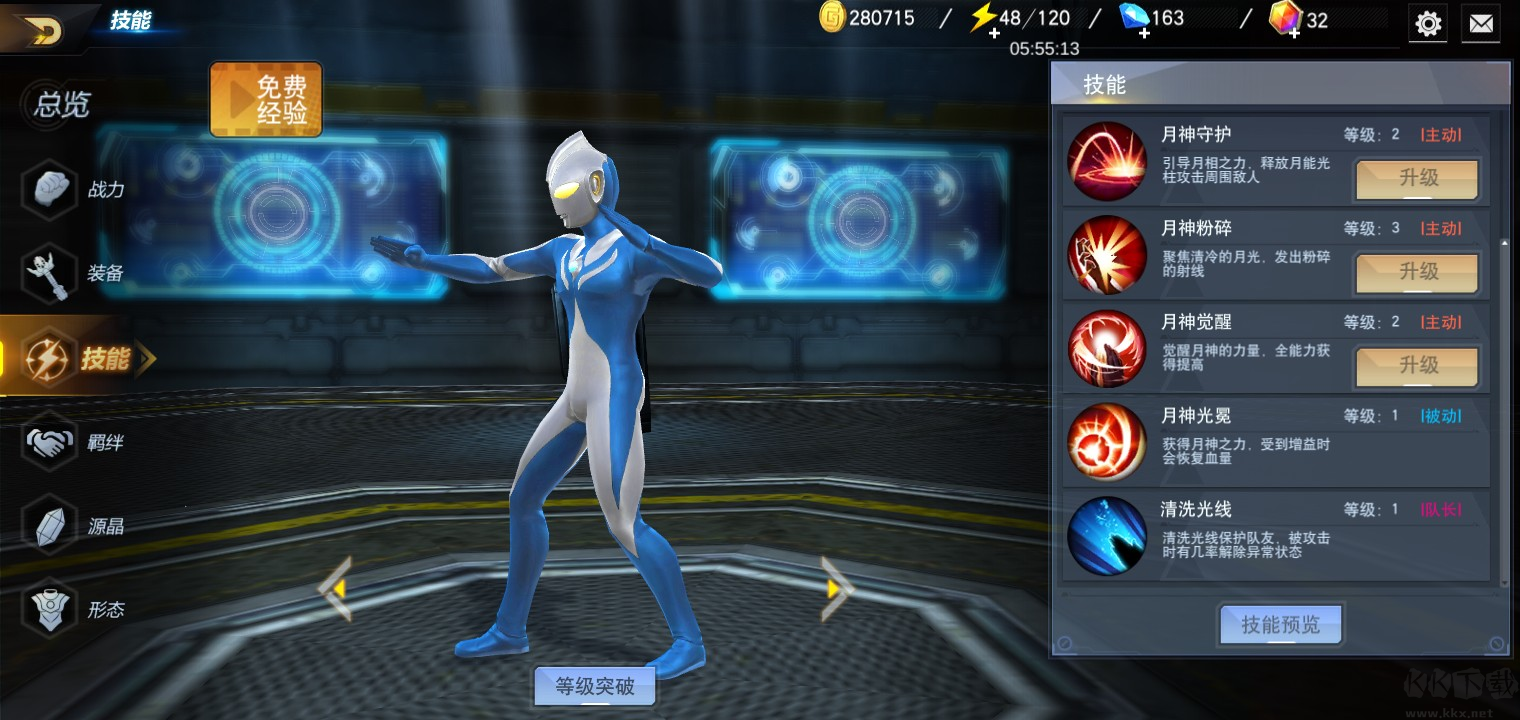The height and width of the screenshot is (720, 1520).
Task: Open the settings gear menu
Action: tap(1427, 23)
